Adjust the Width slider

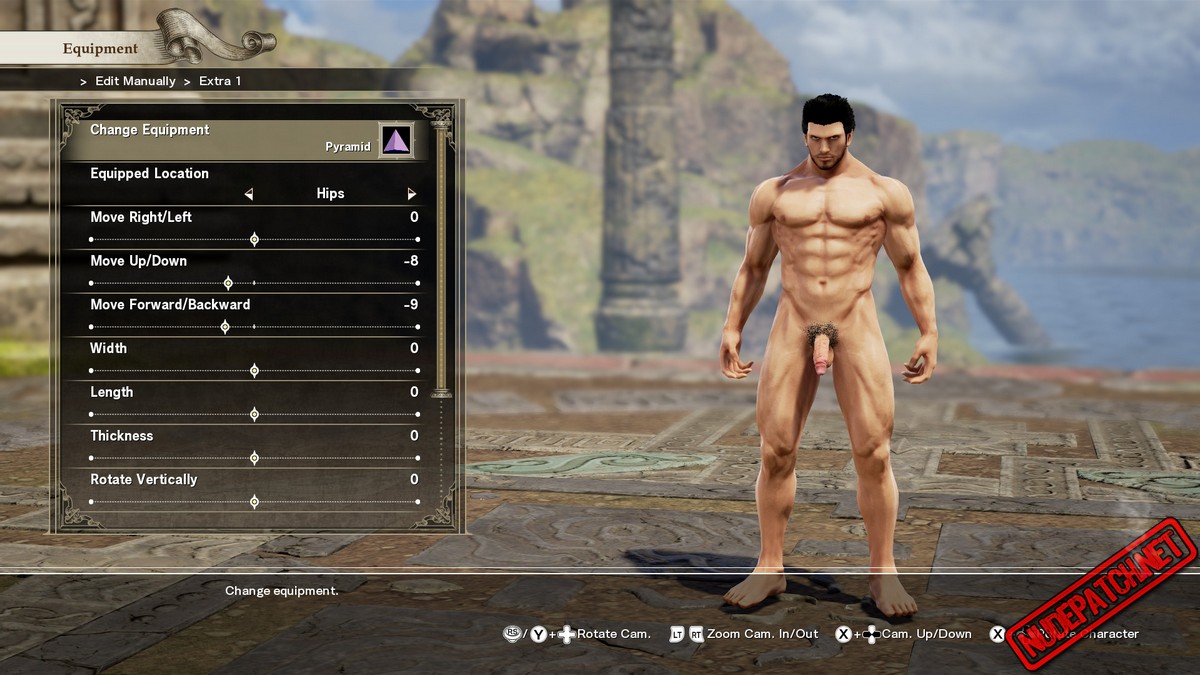click(254, 371)
